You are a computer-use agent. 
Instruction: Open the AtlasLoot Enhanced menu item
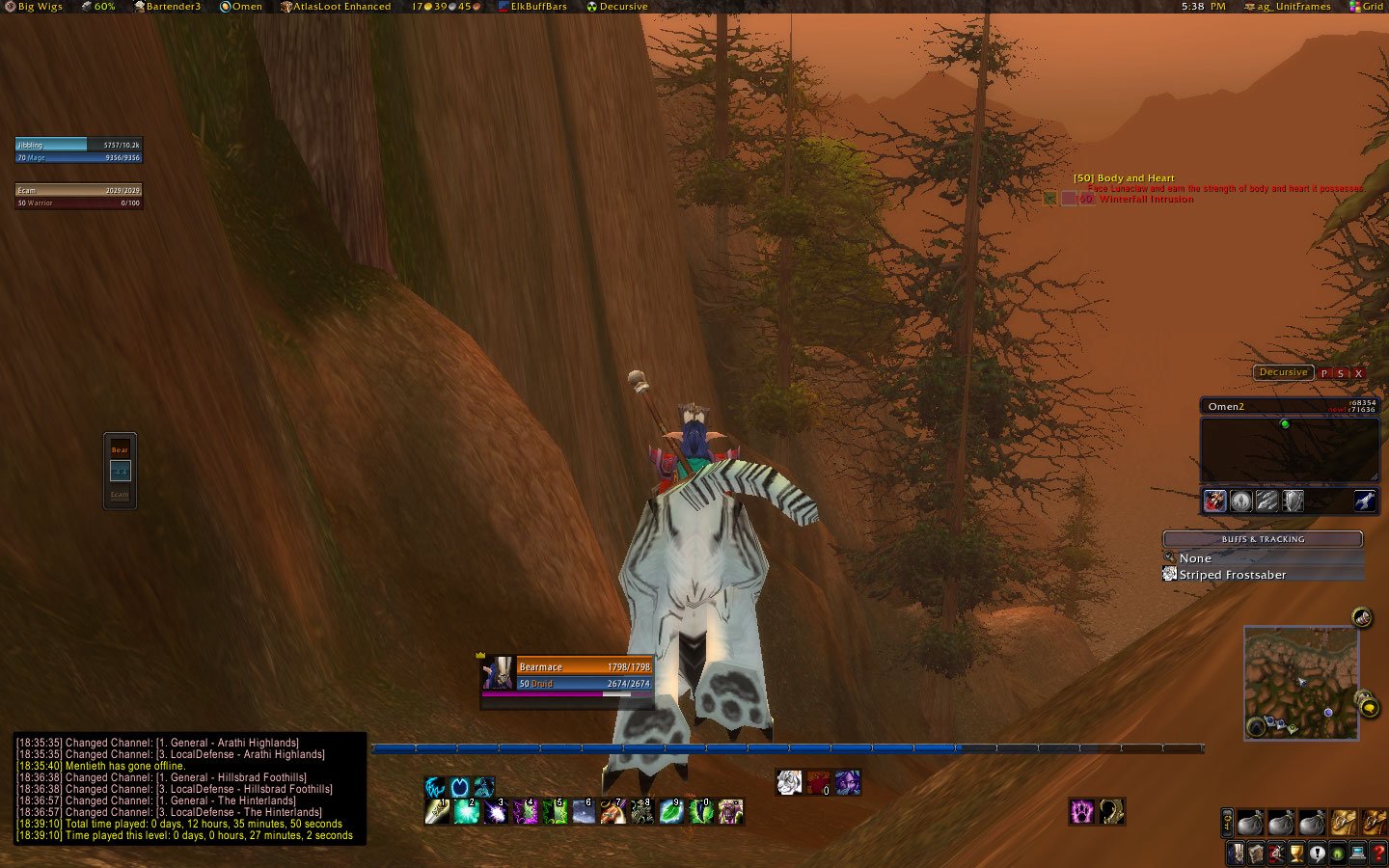coord(343,6)
